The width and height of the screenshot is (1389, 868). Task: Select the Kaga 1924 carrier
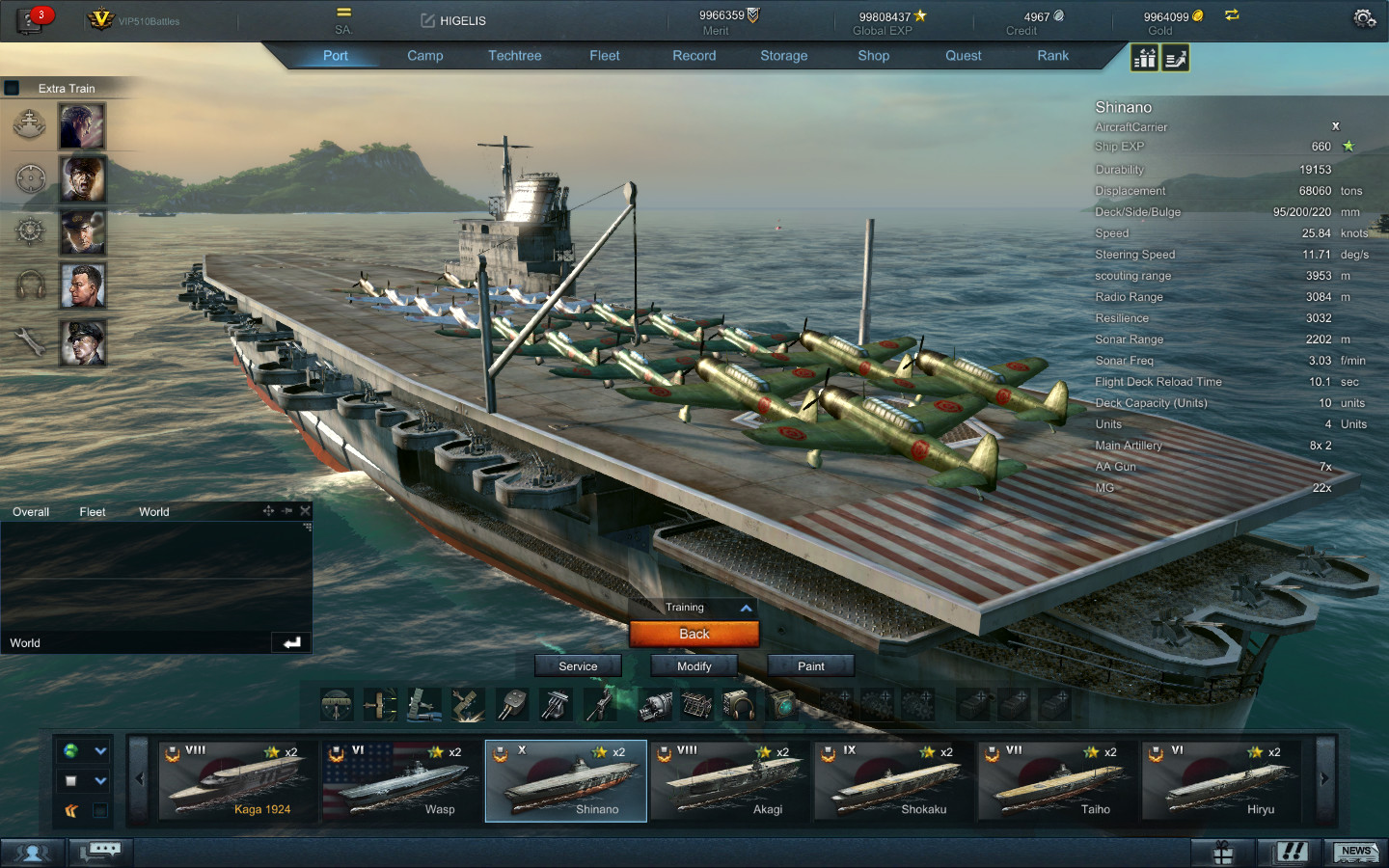click(237, 781)
